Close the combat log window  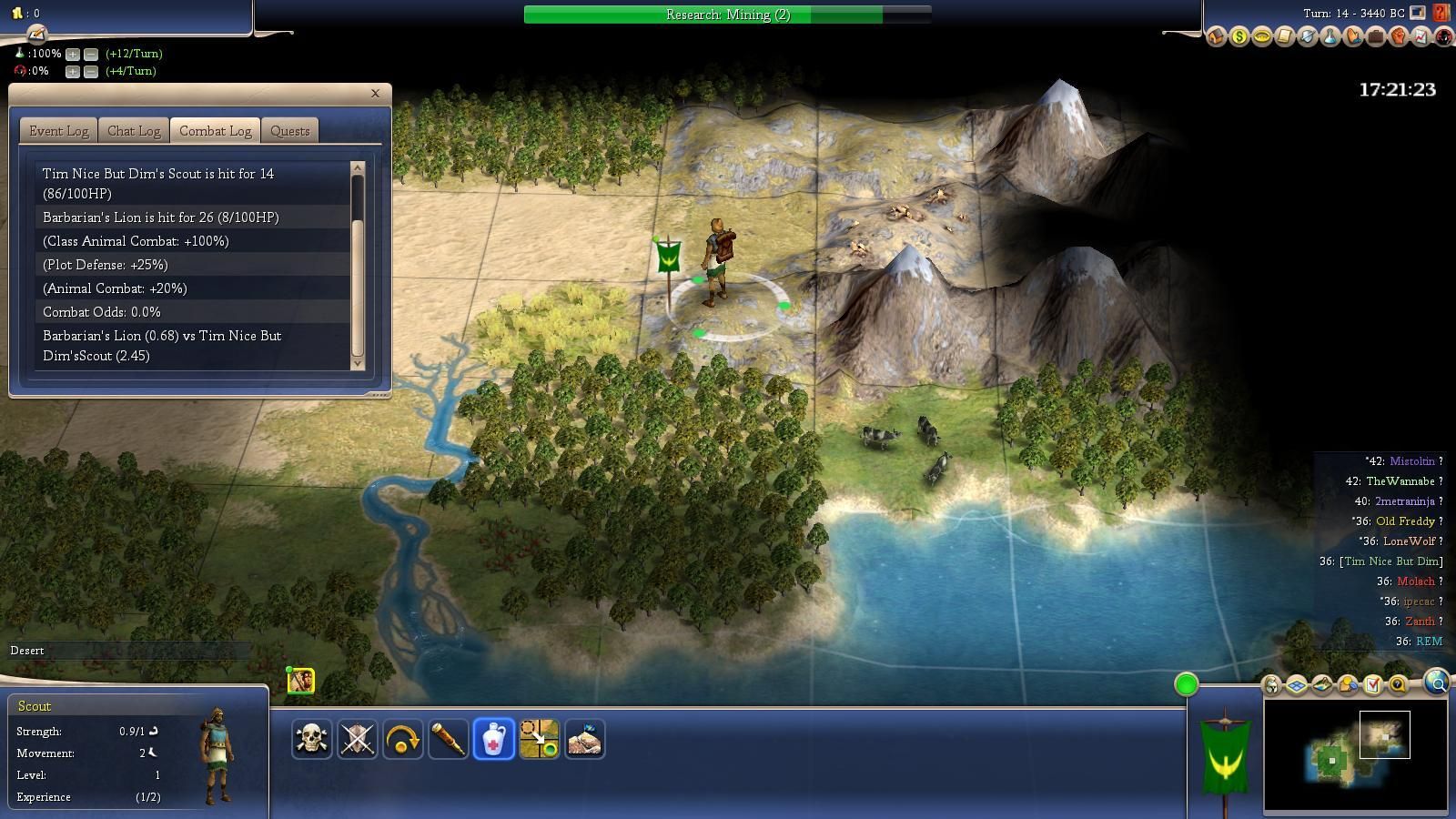tap(375, 93)
